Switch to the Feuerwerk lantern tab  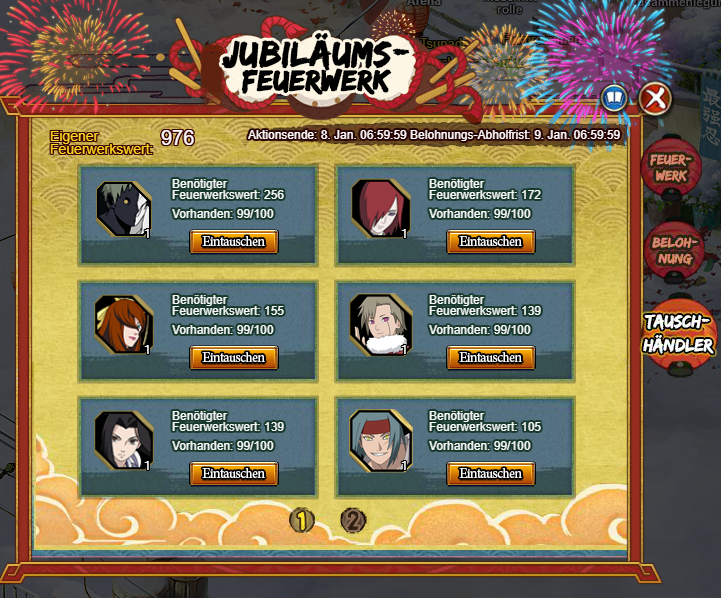pos(669,167)
